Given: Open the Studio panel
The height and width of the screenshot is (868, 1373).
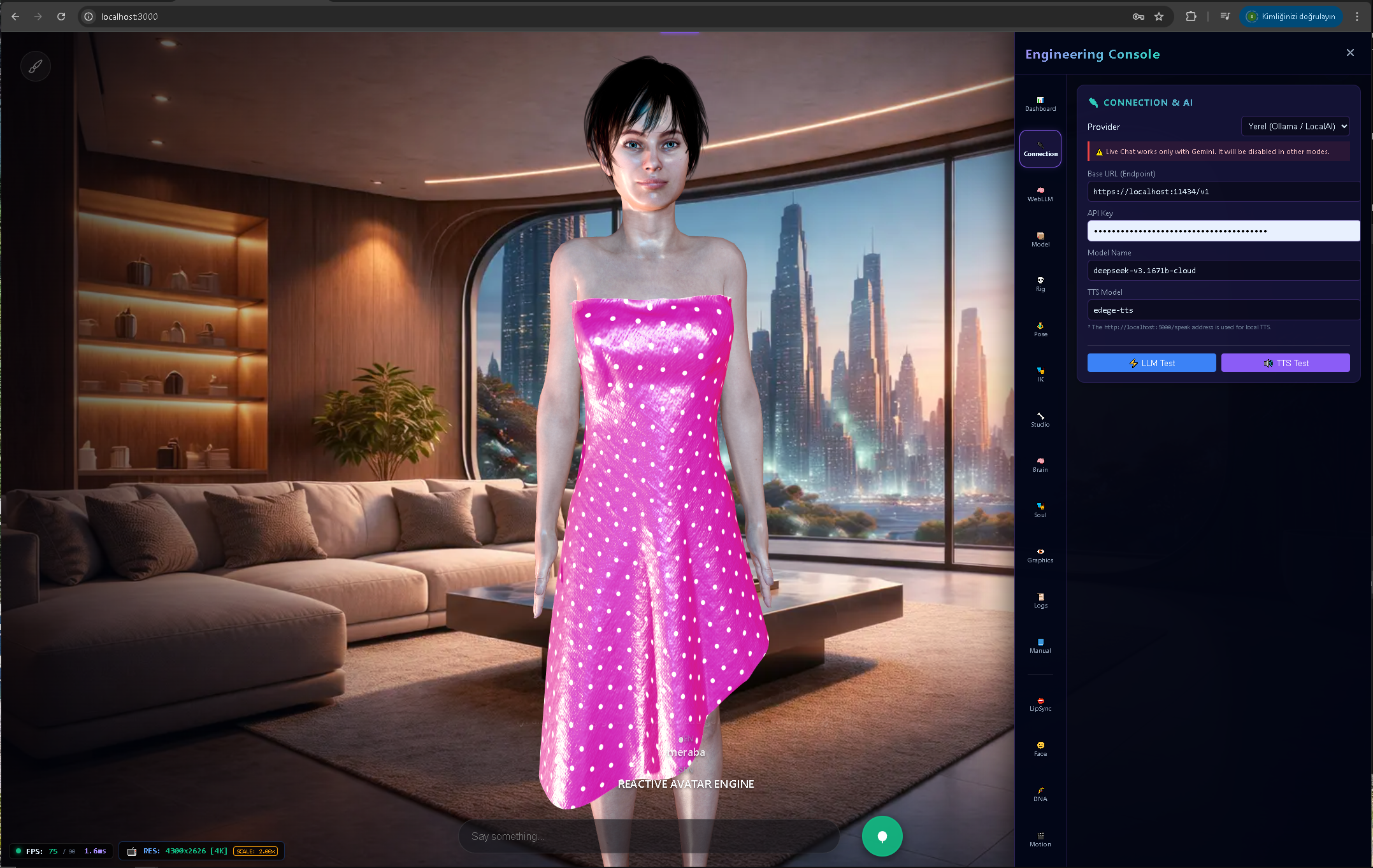Looking at the screenshot, I should [1040, 419].
